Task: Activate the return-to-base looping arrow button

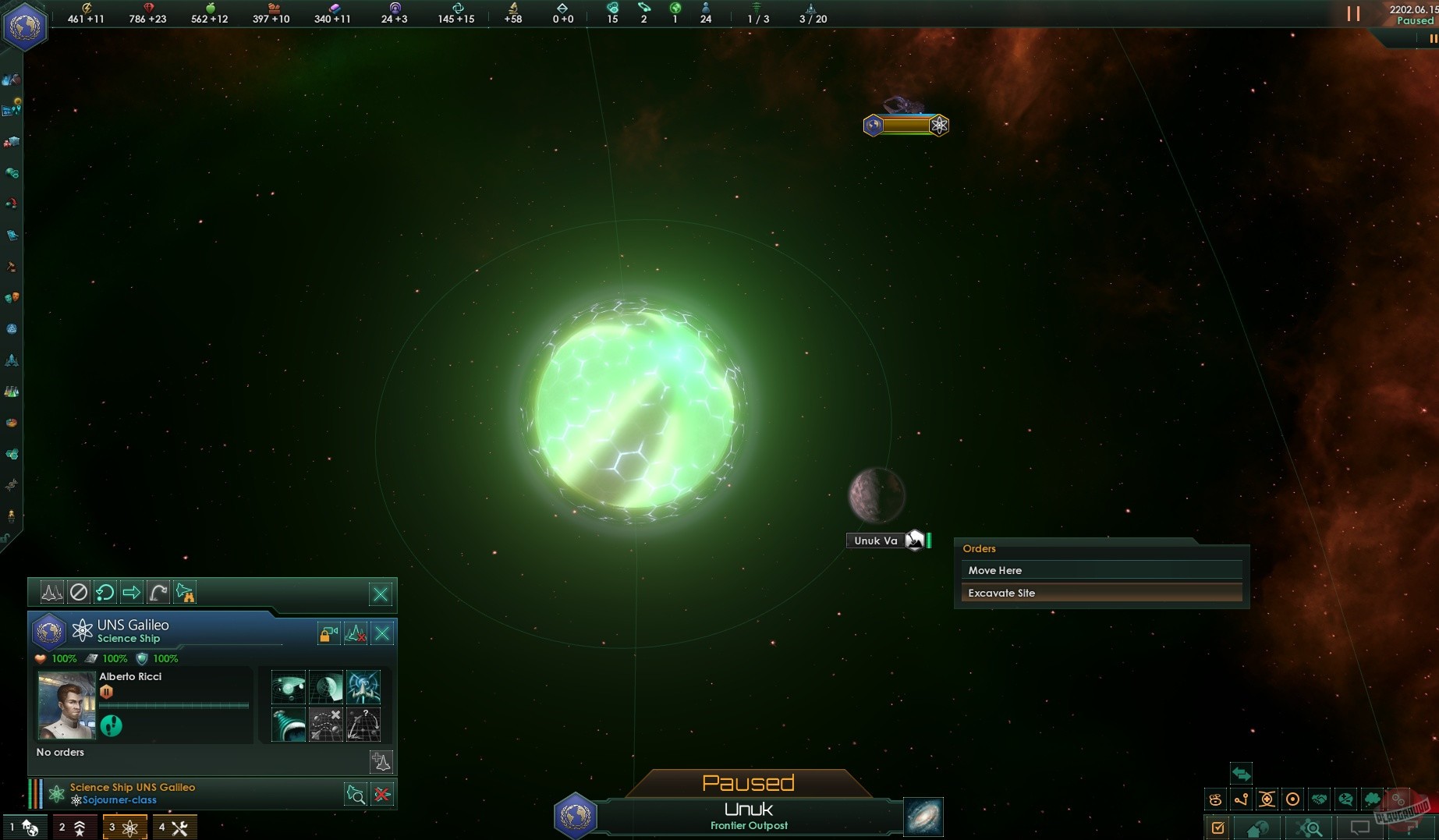Action: 105,593
